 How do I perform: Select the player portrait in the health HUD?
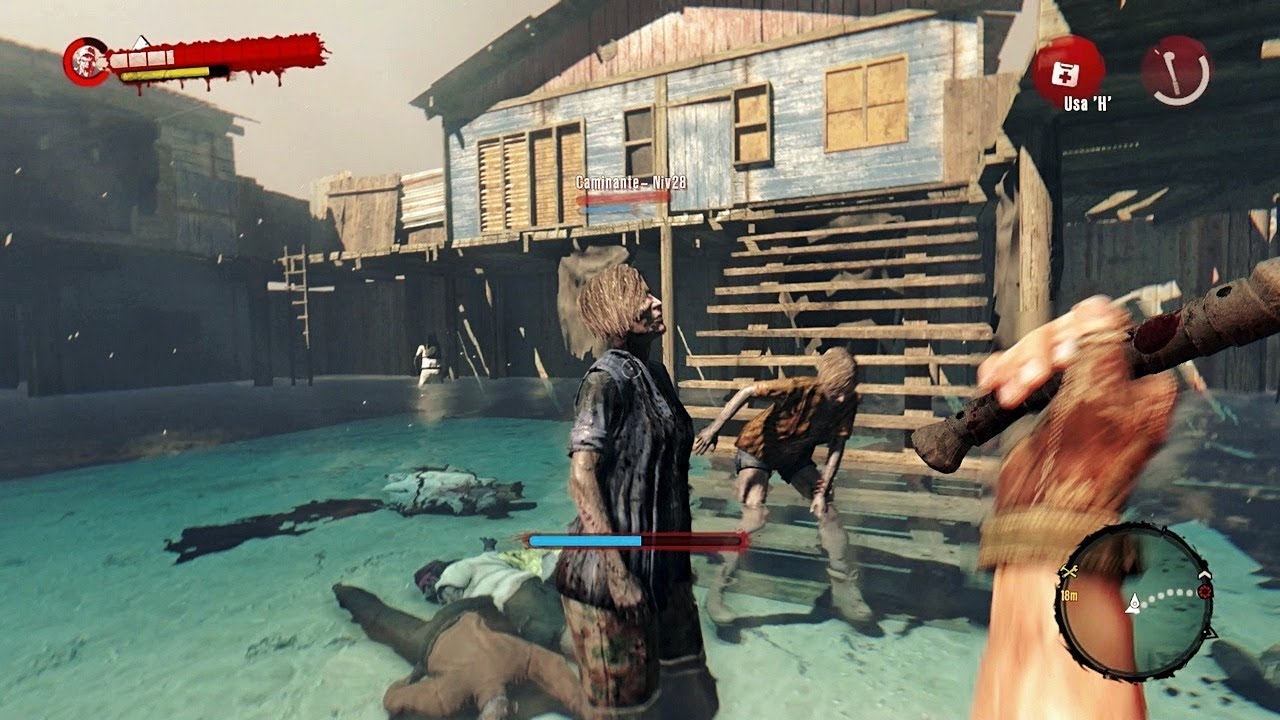[x=87, y=61]
